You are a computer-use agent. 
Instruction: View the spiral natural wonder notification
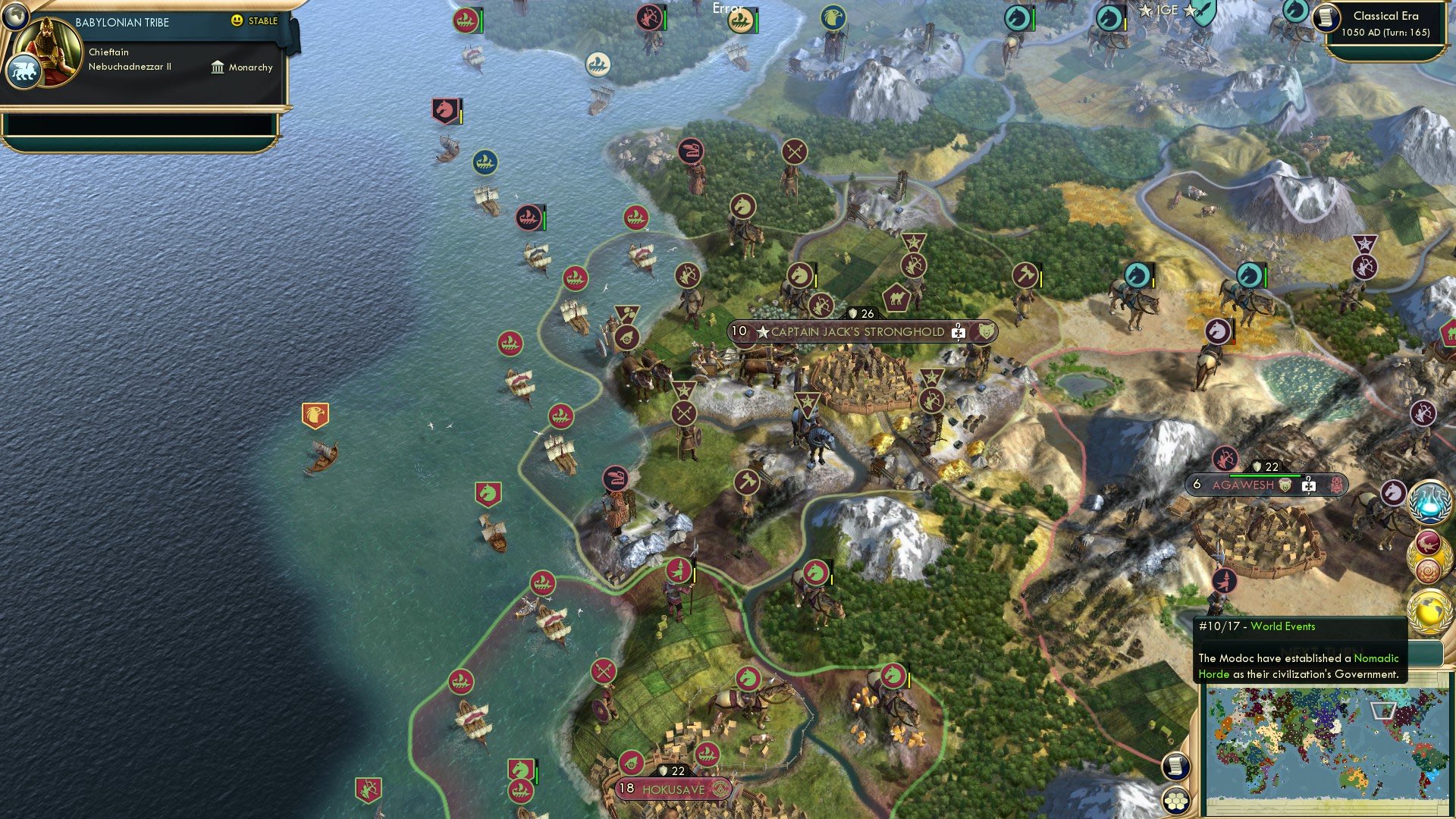pyautogui.click(x=1428, y=570)
